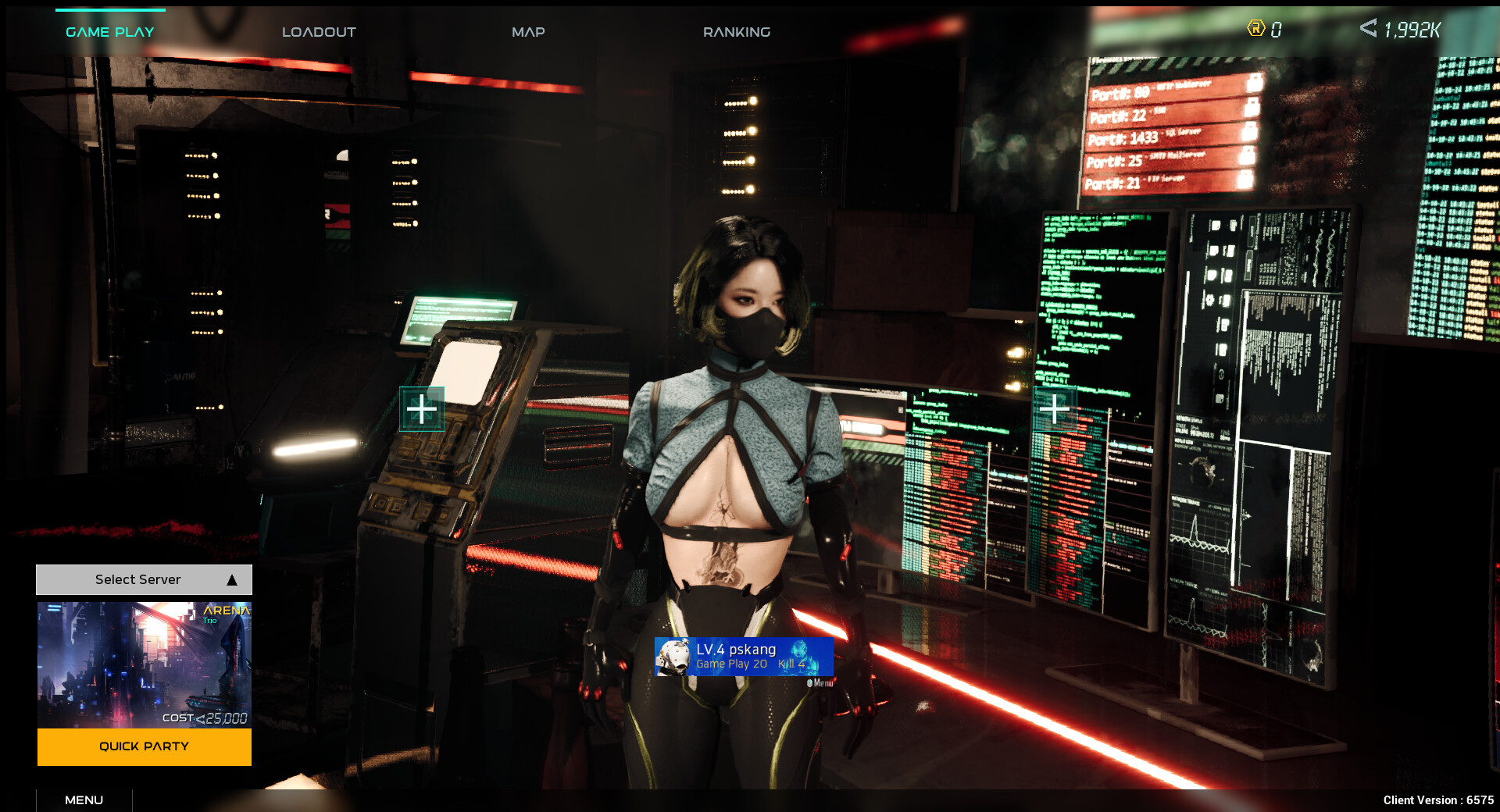Image resolution: width=1500 pixels, height=812 pixels.
Task: Start a Quick Party
Action: click(144, 746)
